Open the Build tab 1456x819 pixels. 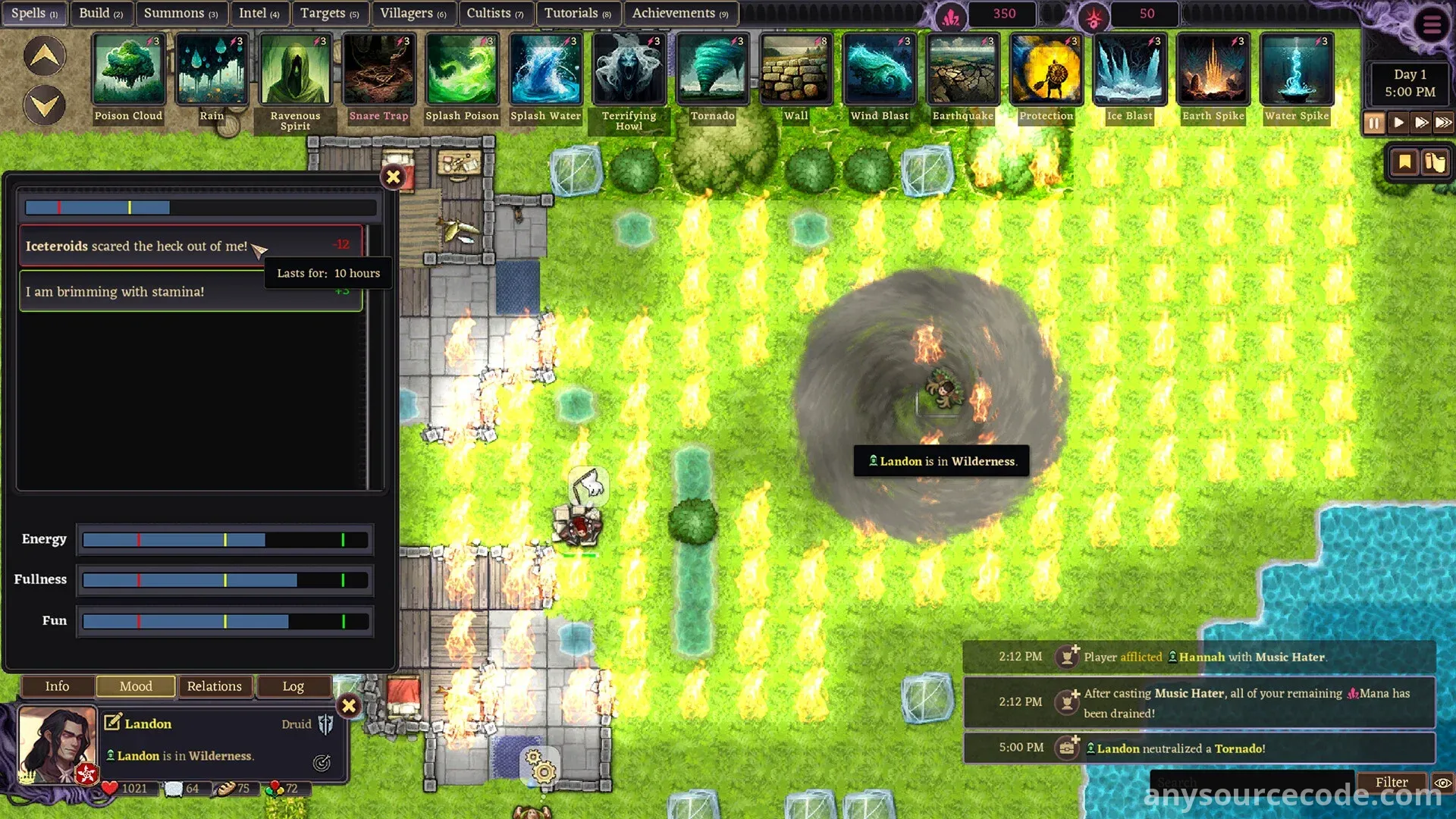(x=100, y=13)
